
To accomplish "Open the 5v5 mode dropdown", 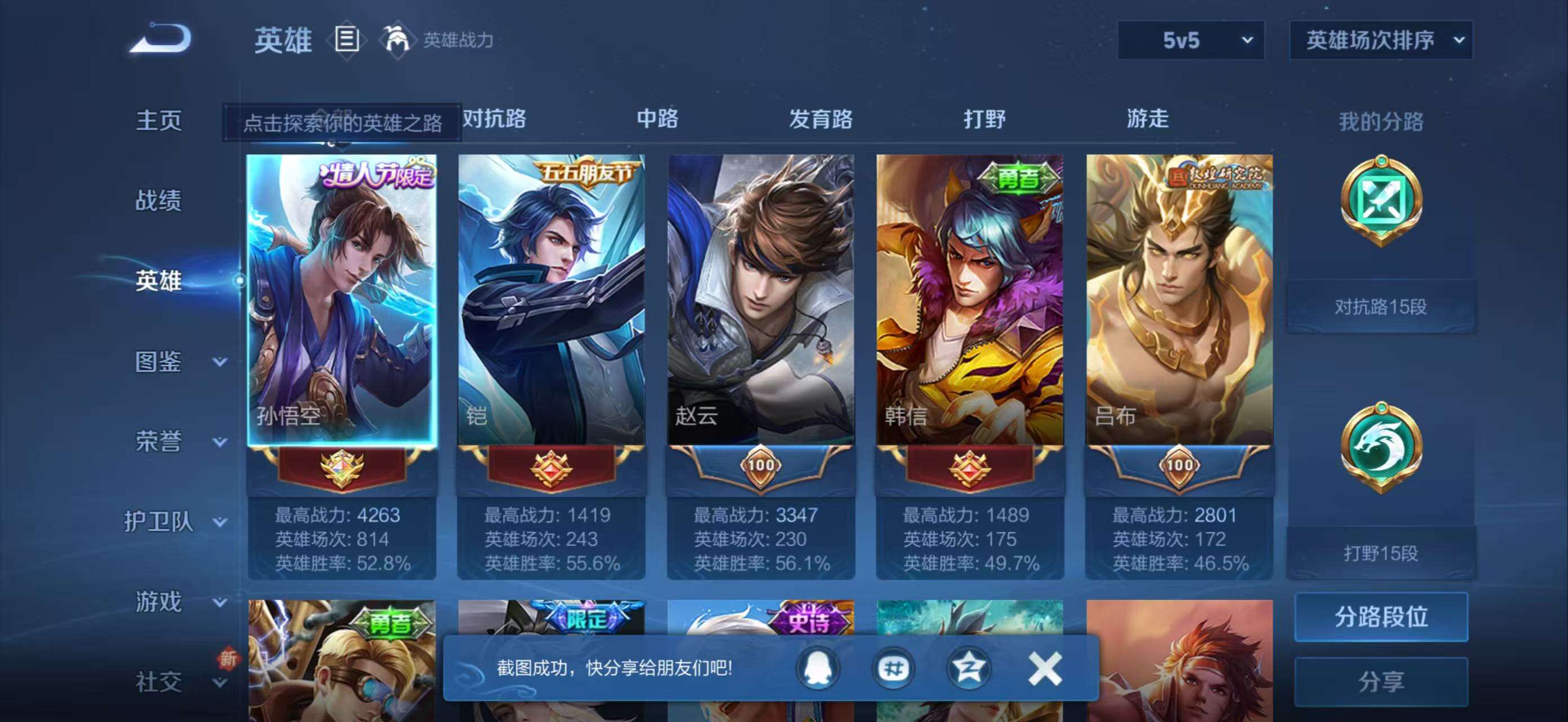I will (1191, 40).
